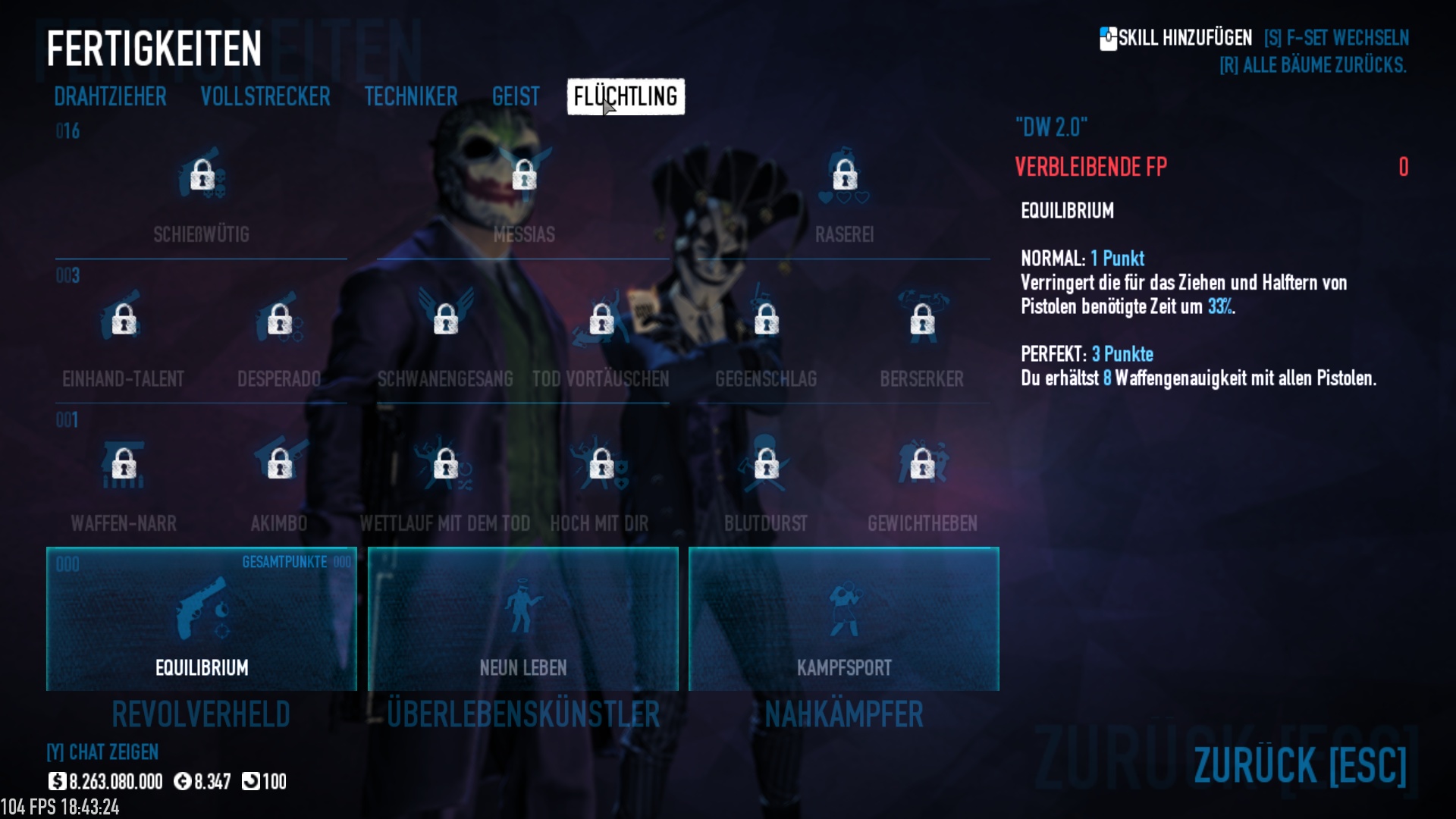Viewport: 1456px width, 819px height.
Task: Choose the Neun Leben skill
Action: (523, 619)
